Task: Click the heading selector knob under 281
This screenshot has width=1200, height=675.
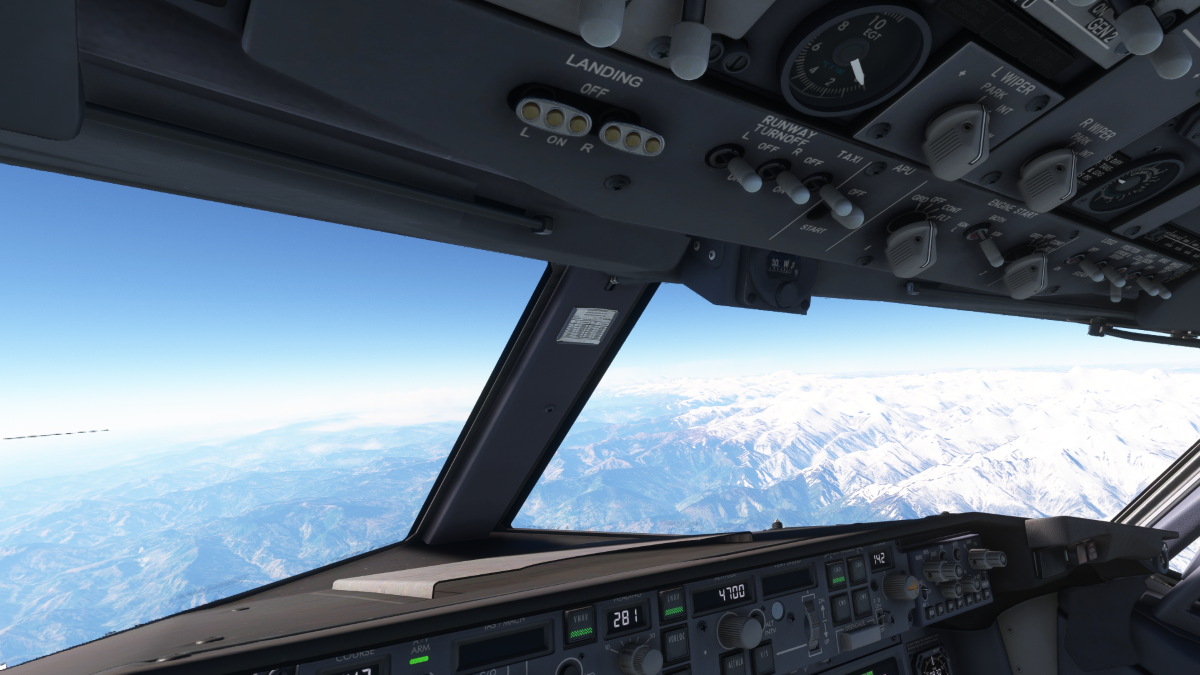Action: click(637, 658)
